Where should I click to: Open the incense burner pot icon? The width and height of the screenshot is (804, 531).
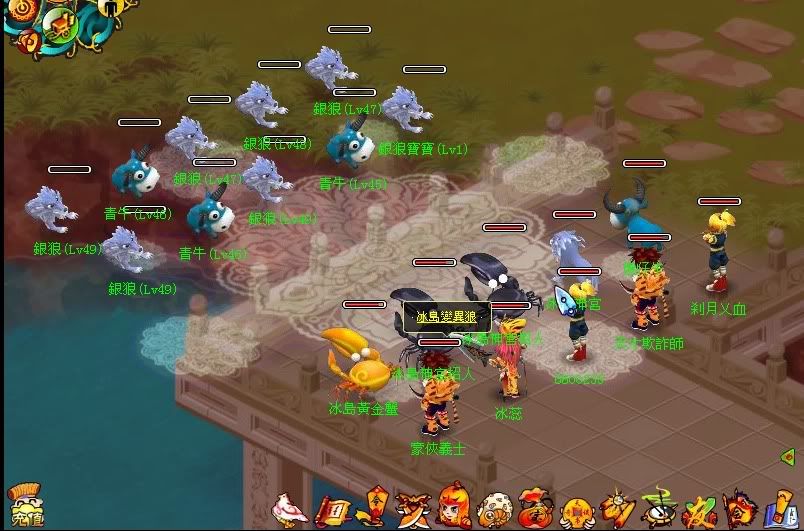[657, 508]
